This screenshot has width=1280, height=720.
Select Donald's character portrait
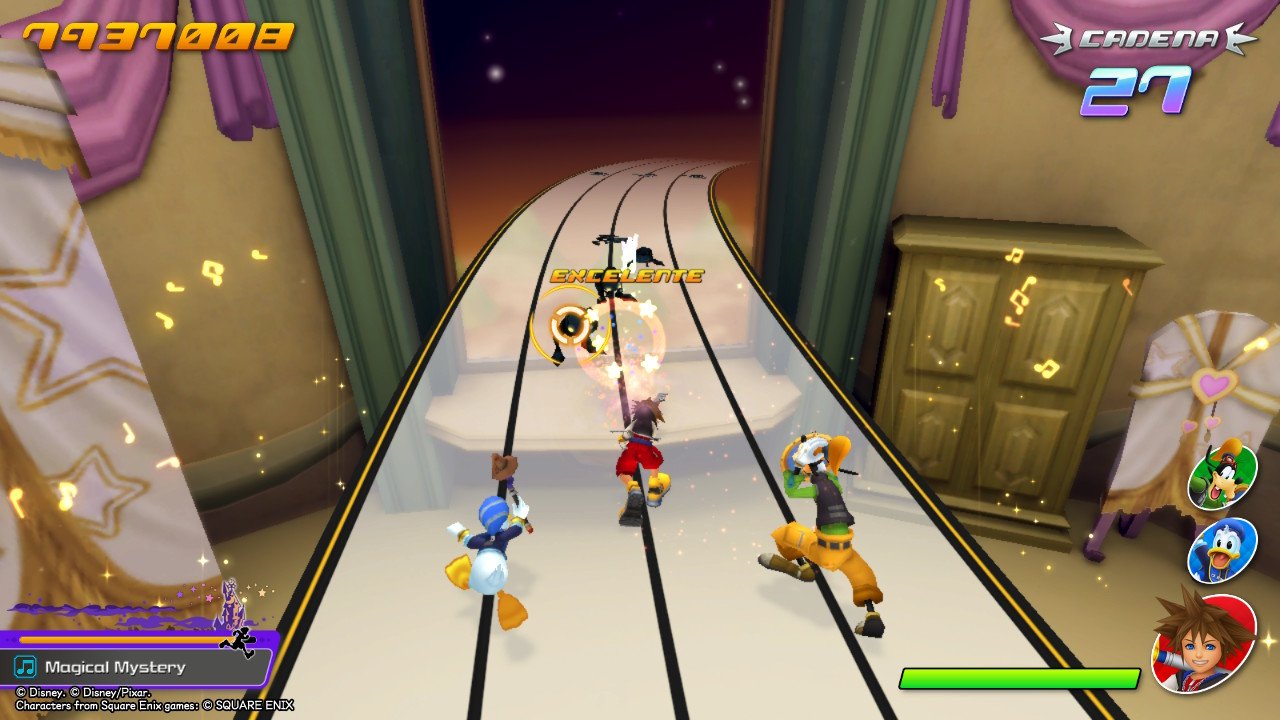point(1222,550)
